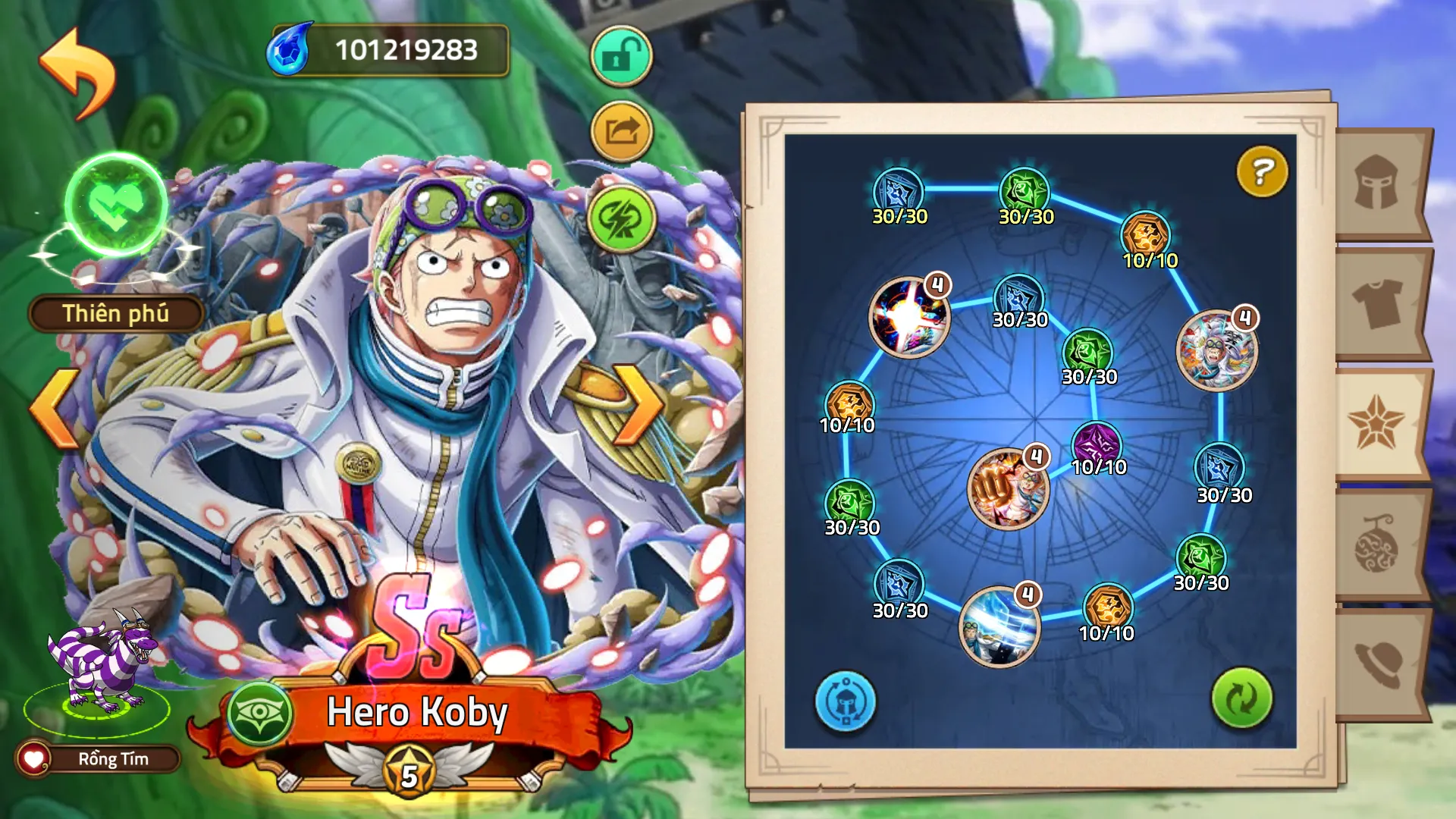Switch to the previous hero
The height and width of the screenshot is (819, 1456).
[55, 409]
